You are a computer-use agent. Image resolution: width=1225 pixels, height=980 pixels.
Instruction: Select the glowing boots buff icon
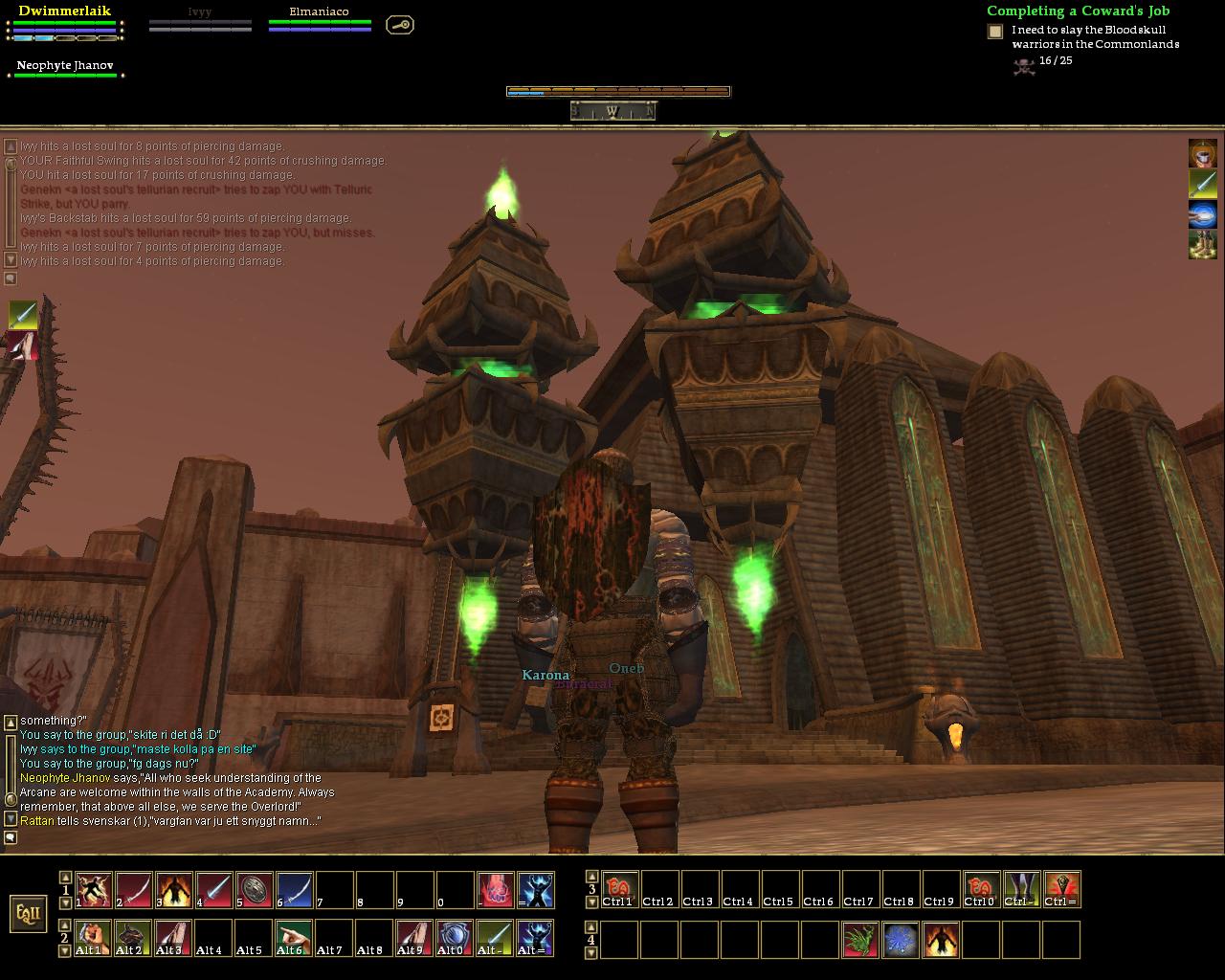pyautogui.click(x=1202, y=244)
